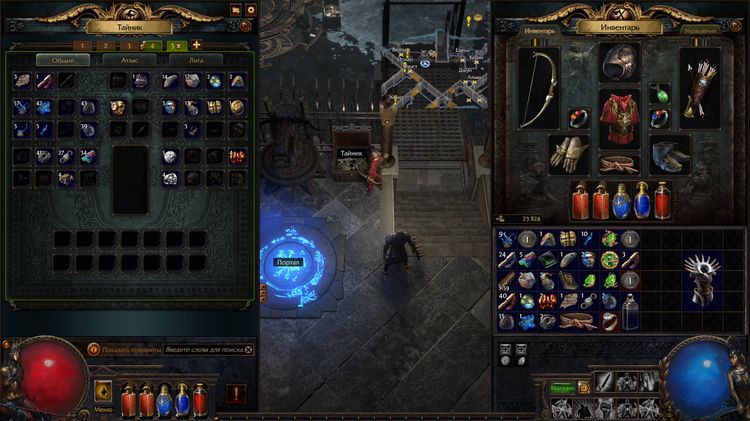The image size is (750, 421).
Task: Open stash tab number 3
Action: click(128, 45)
